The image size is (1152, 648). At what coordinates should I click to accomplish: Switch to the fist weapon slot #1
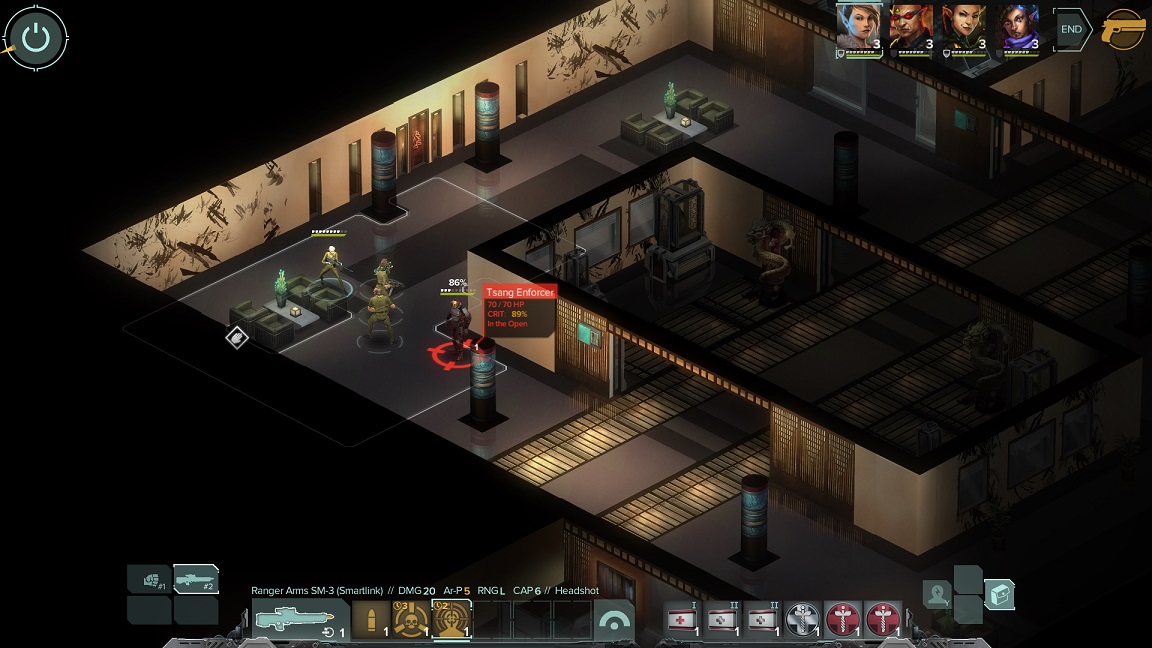149,580
